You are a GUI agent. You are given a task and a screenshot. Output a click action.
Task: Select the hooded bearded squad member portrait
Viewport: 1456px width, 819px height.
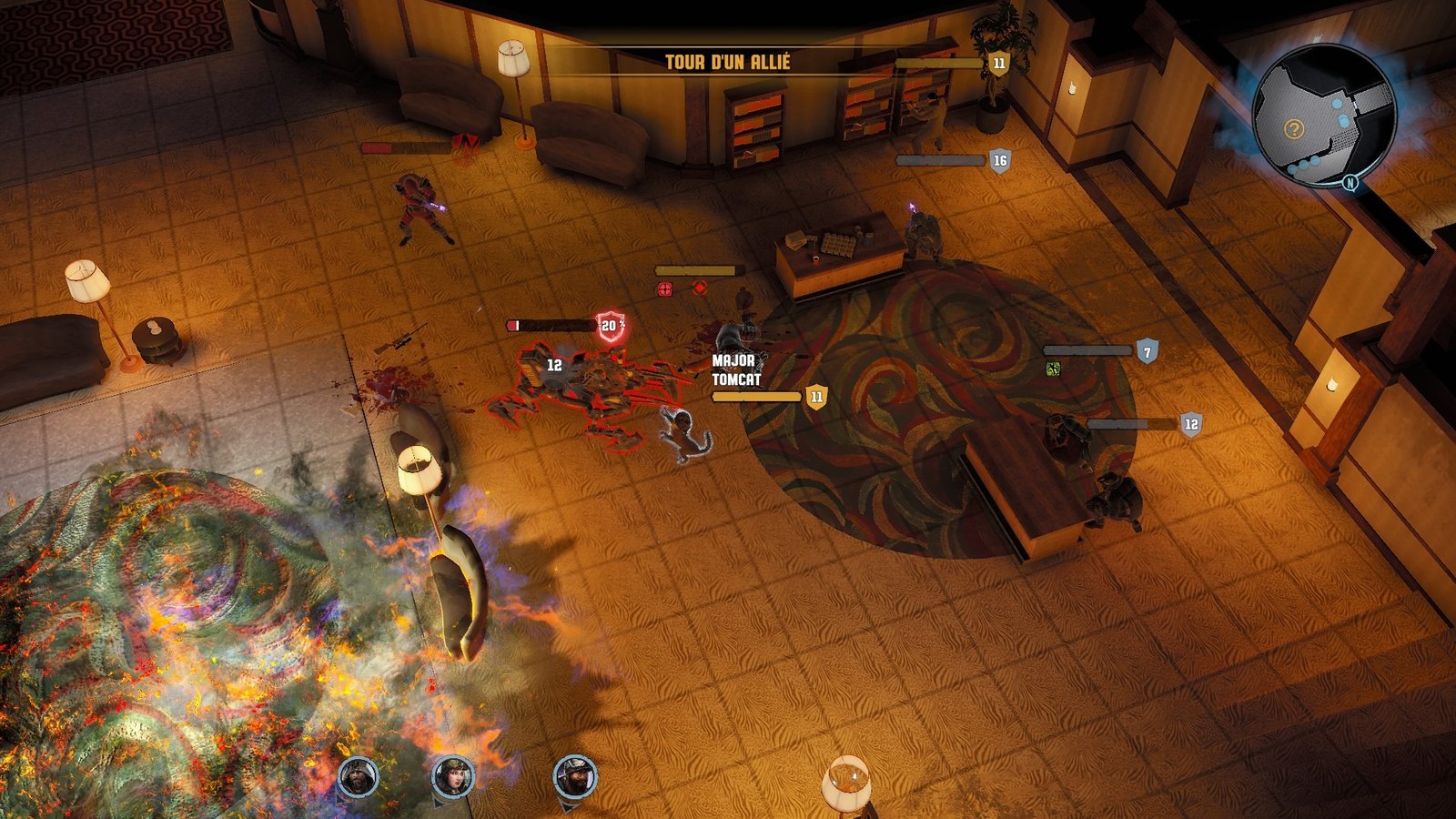click(x=358, y=776)
